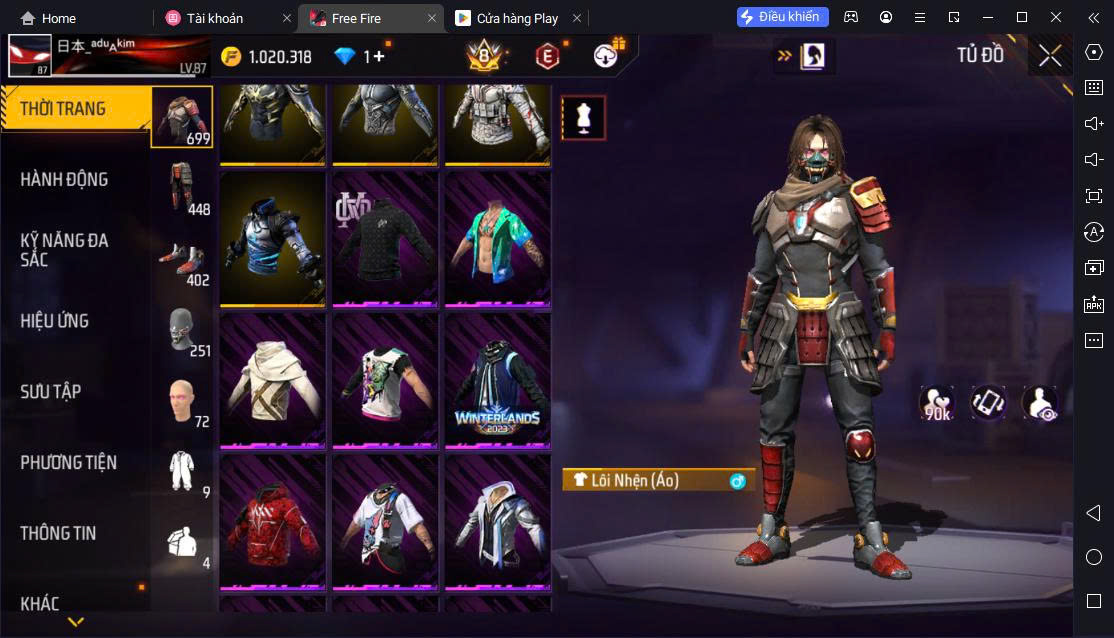The image size is (1114, 638).
Task: Pick the teal open shirt item
Action: (497, 240)
